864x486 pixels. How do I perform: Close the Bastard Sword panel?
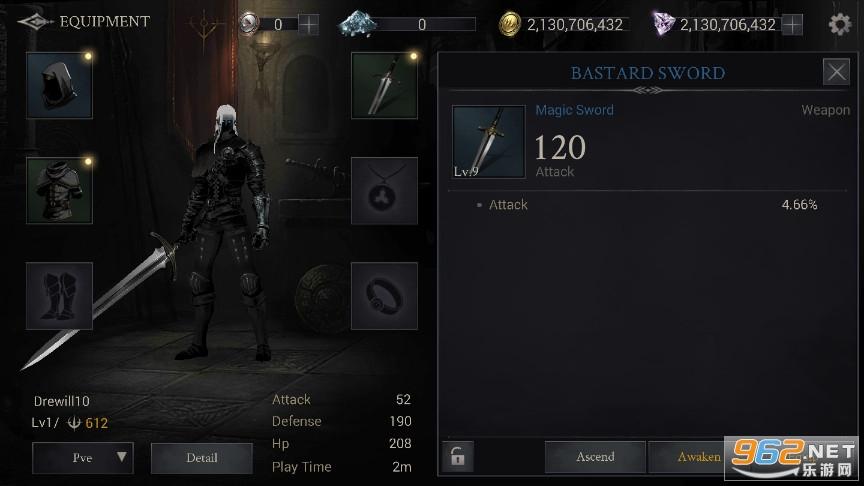point(836,72)
